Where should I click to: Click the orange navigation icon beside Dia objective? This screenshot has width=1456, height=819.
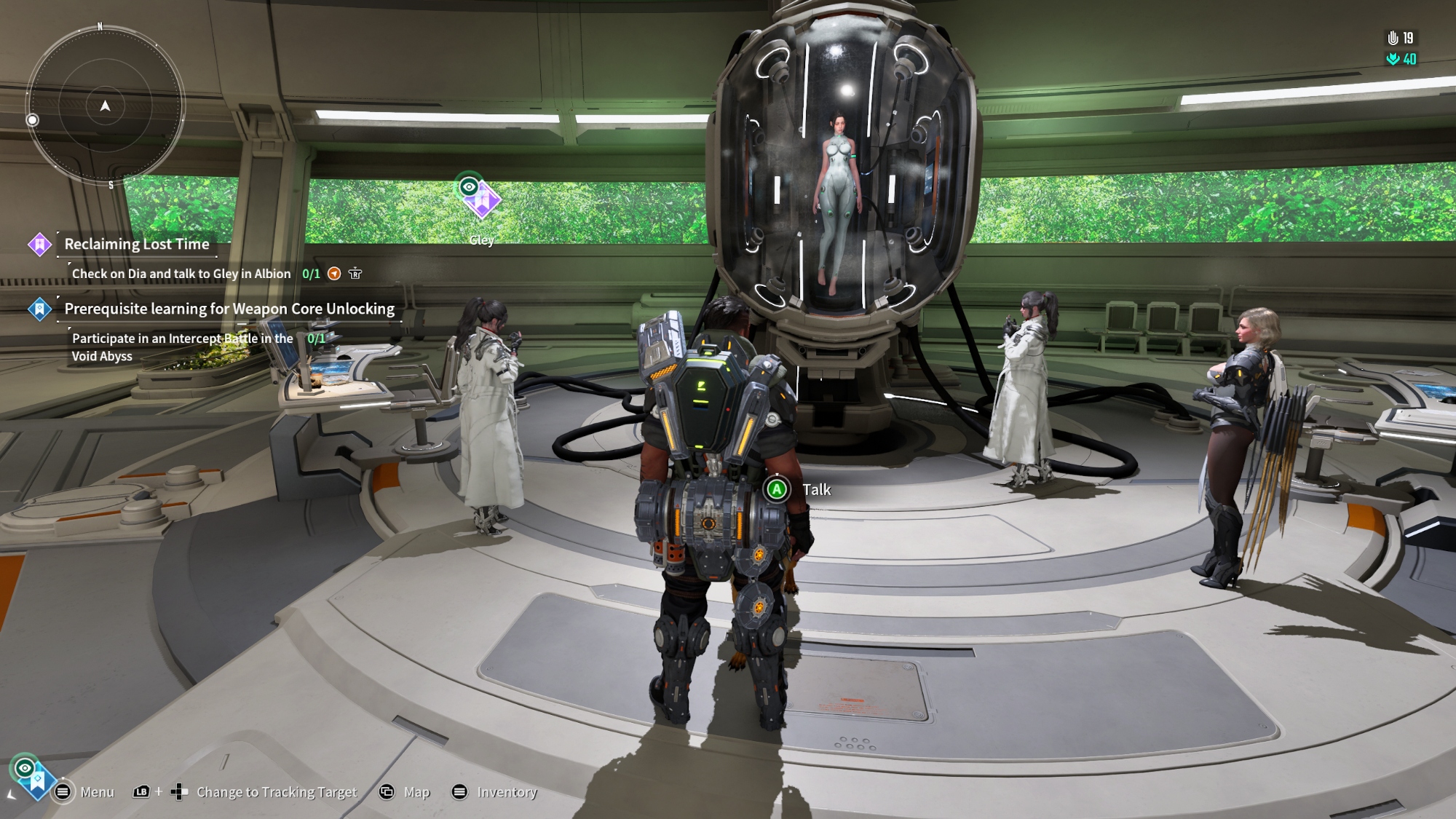334,274
